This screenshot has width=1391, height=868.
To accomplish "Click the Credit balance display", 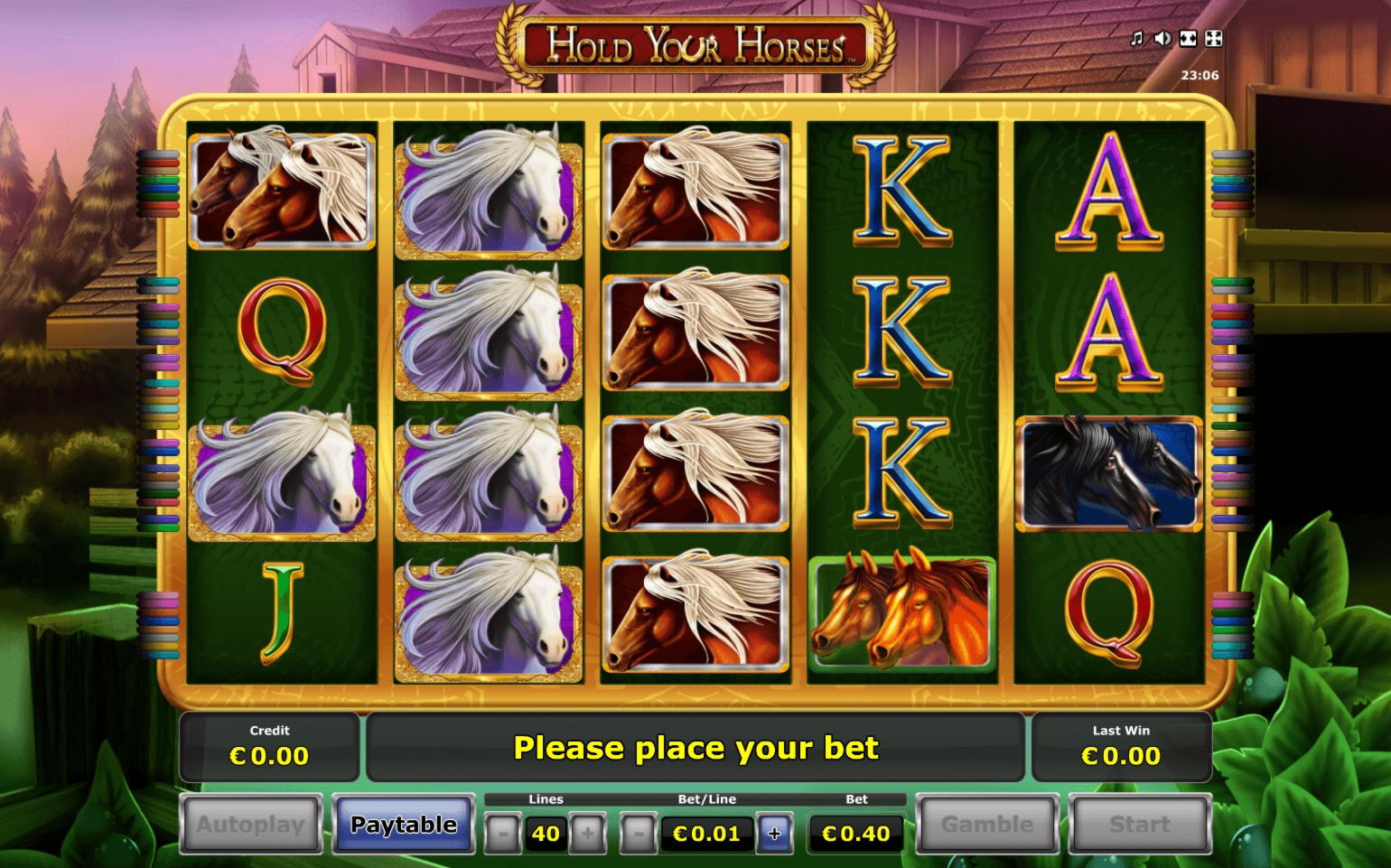I will (270, 747).
